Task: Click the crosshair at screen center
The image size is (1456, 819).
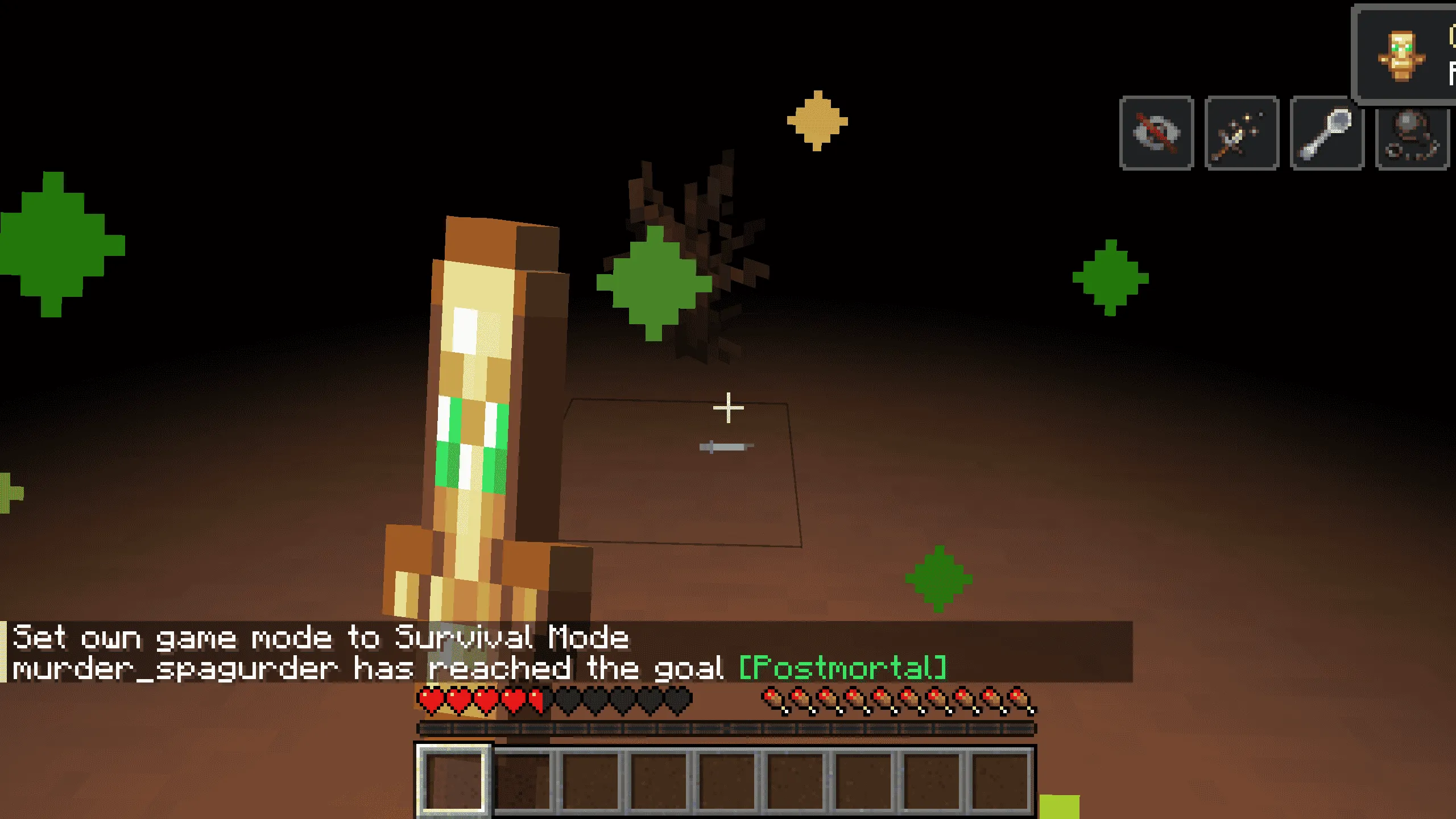Action: 728,407
